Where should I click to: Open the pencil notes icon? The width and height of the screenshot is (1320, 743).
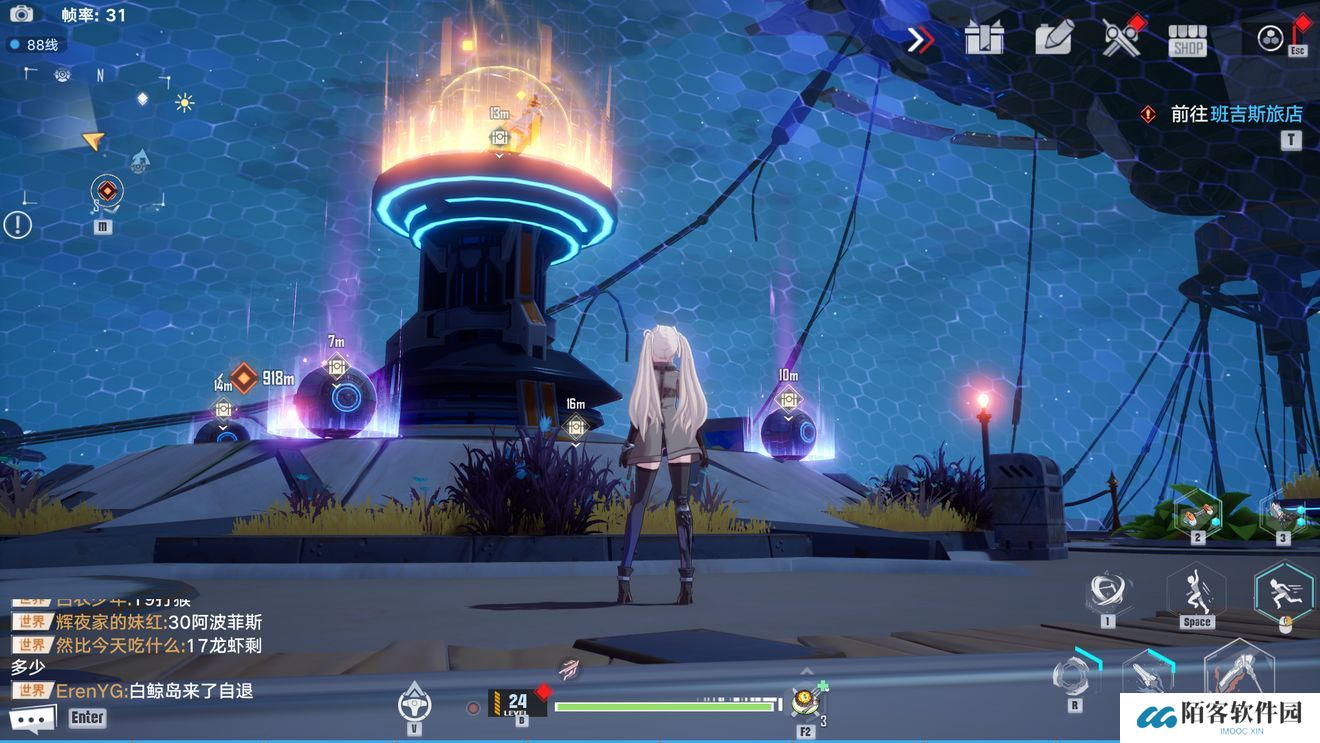1053,37
